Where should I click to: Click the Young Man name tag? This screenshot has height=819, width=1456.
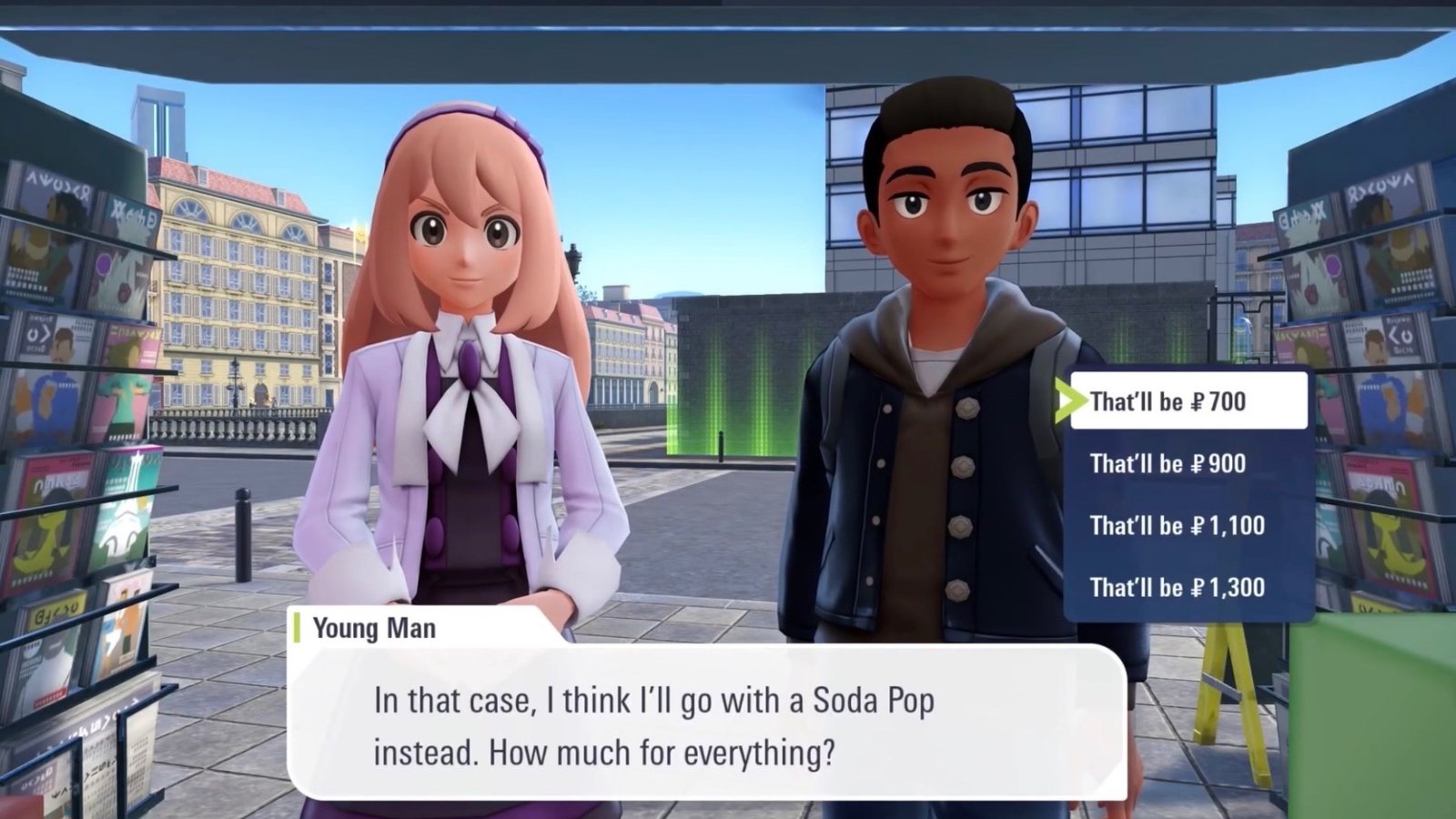click(374, 628)
